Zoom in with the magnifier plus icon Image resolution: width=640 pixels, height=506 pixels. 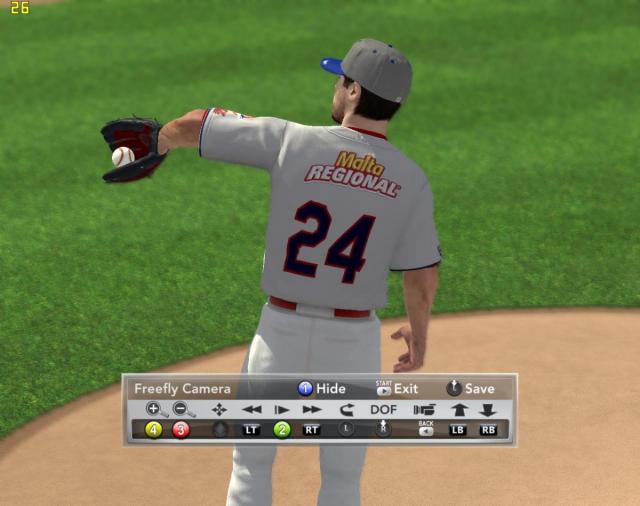[x=155, y=409]
